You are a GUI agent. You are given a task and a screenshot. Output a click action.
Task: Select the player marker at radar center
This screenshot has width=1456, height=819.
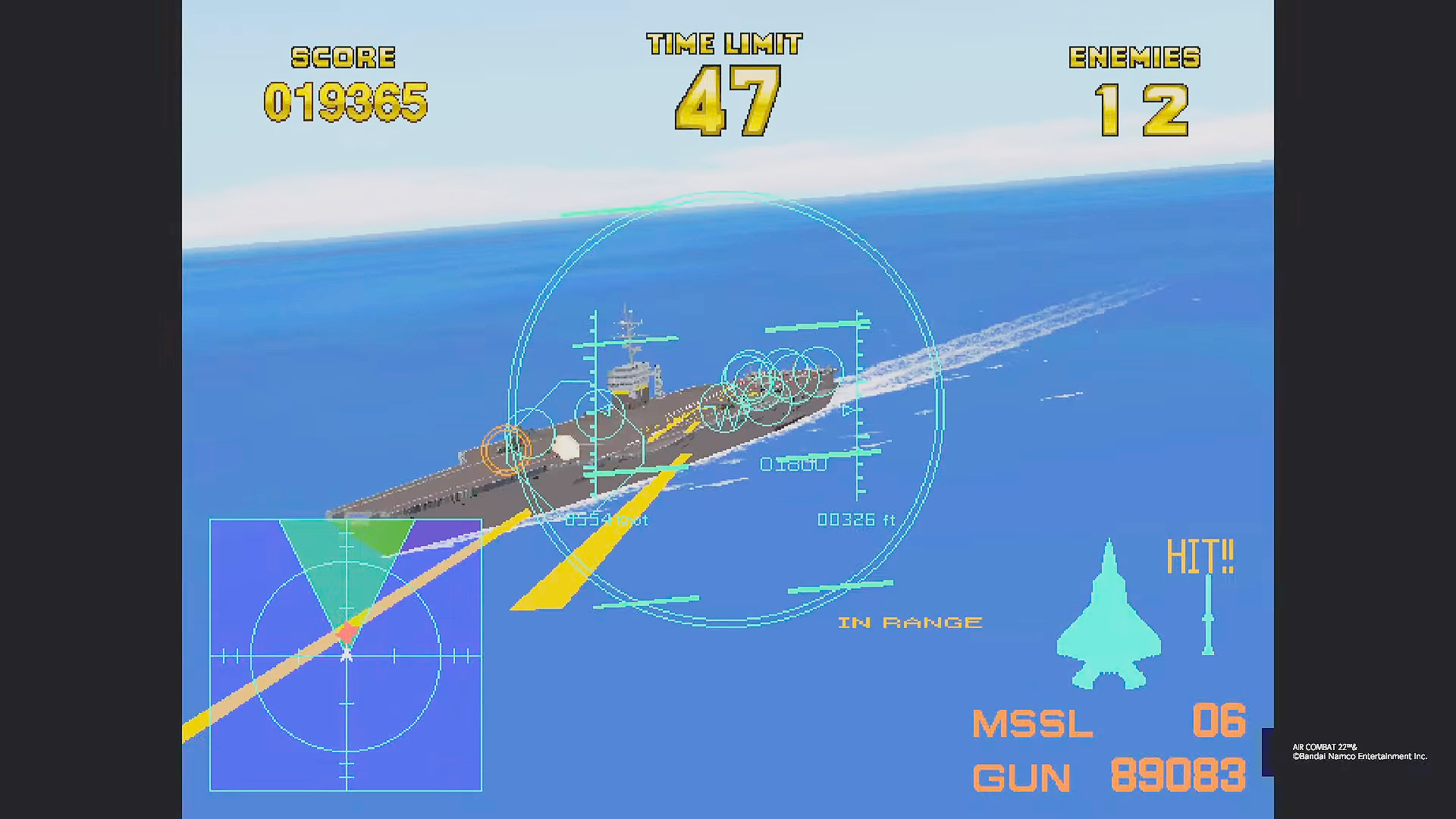point(347,656)
